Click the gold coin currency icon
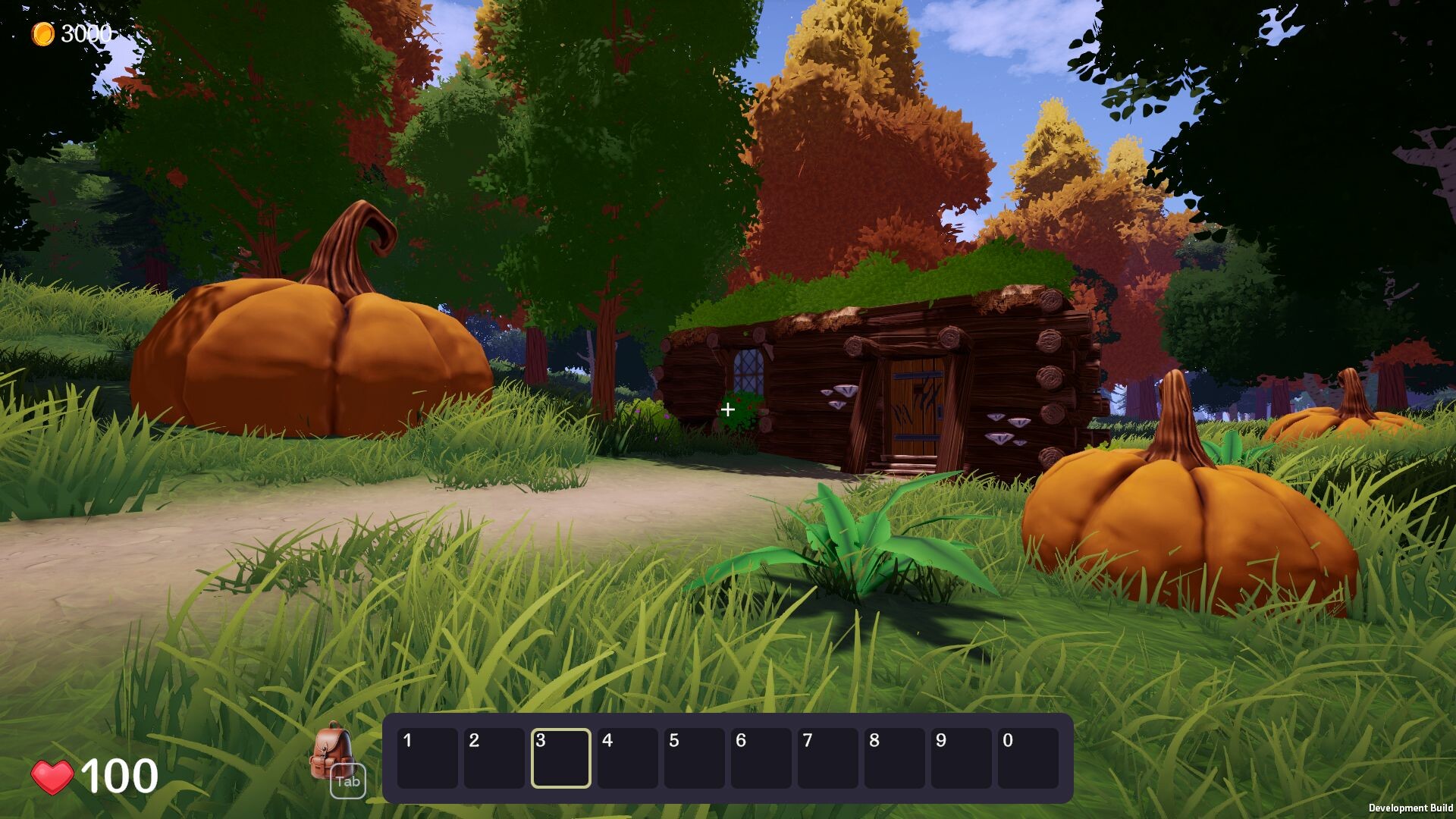 pos(43,32)
